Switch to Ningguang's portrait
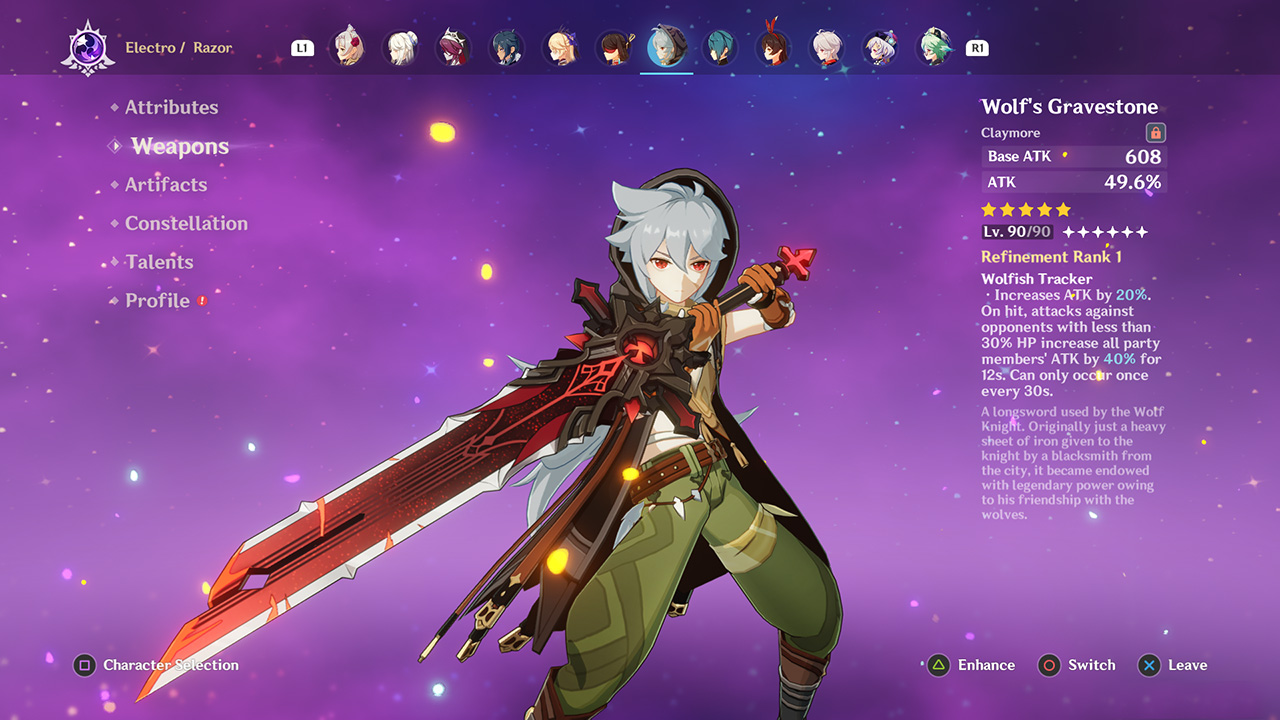The image size is (1280, 720). pyautogui.click(x=400, y=48)
